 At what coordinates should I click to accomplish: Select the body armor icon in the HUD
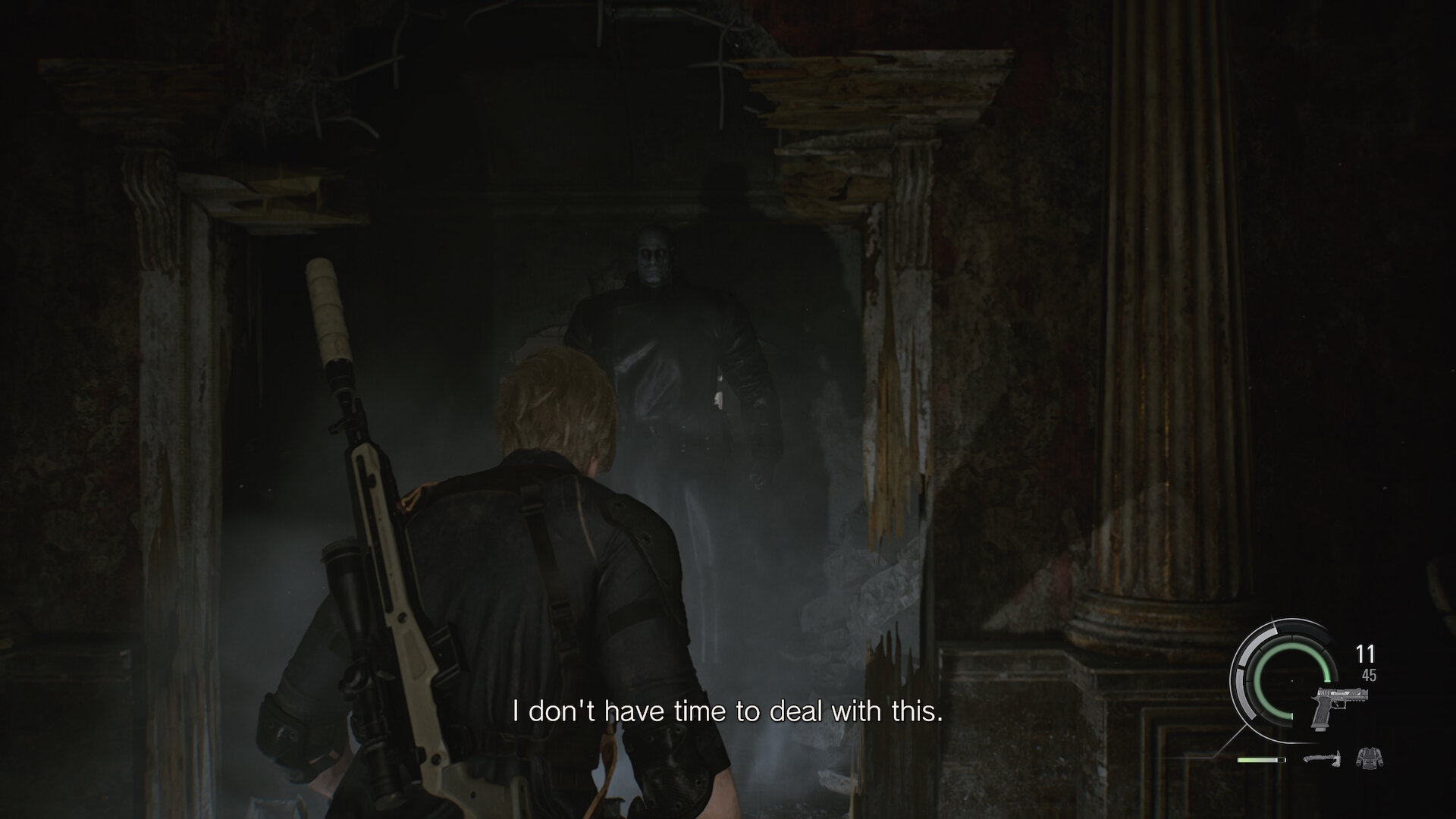coord(1370,759)
